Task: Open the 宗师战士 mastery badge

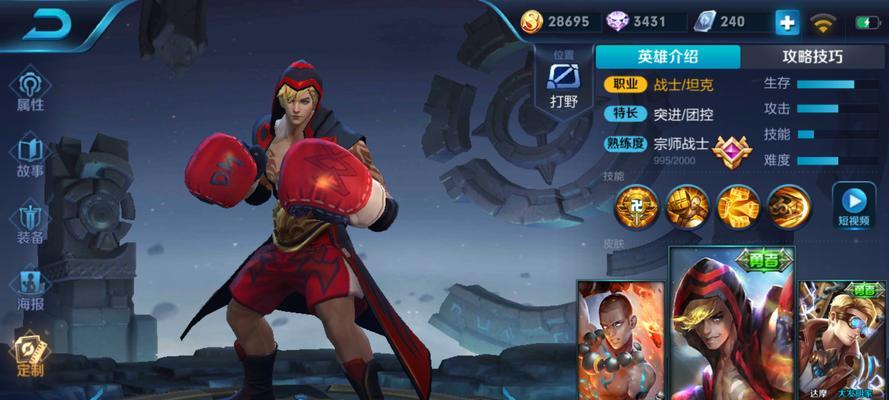Action: [732, 149]
